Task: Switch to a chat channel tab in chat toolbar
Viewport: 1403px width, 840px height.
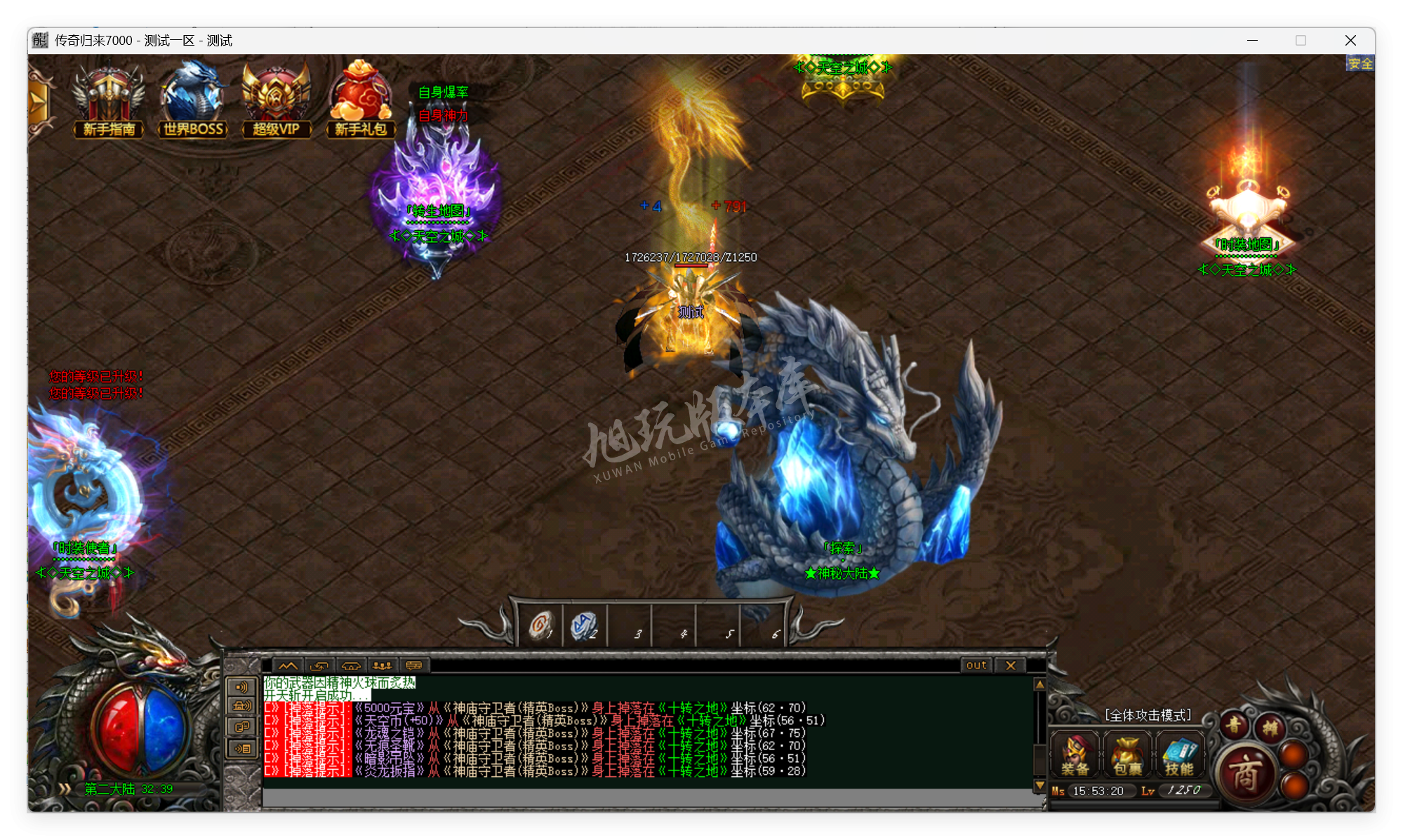Action: pos(415,666)
